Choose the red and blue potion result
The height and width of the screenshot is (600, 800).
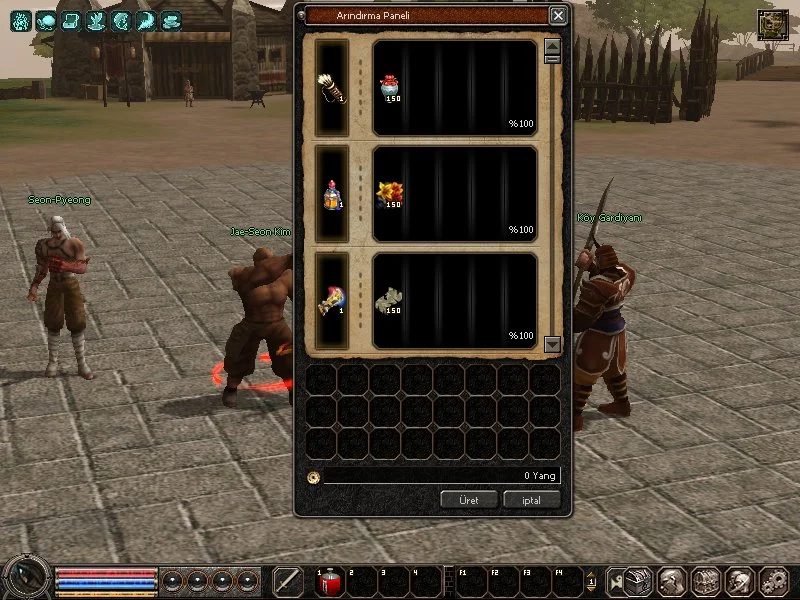(x=332, y=193)
